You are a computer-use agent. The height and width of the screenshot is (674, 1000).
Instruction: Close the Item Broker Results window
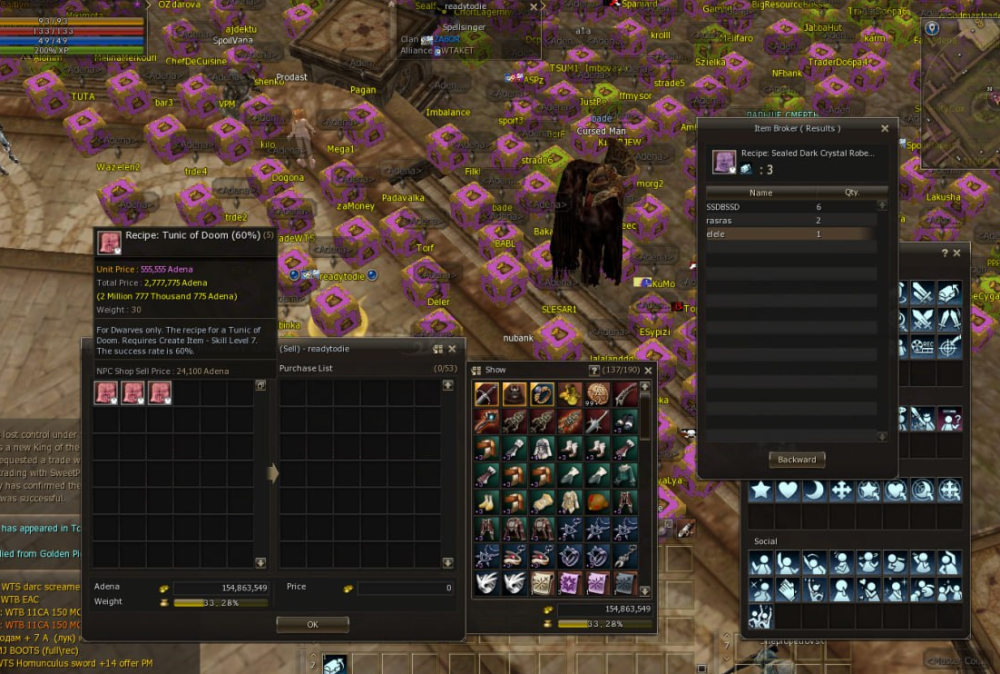point(884,129)
